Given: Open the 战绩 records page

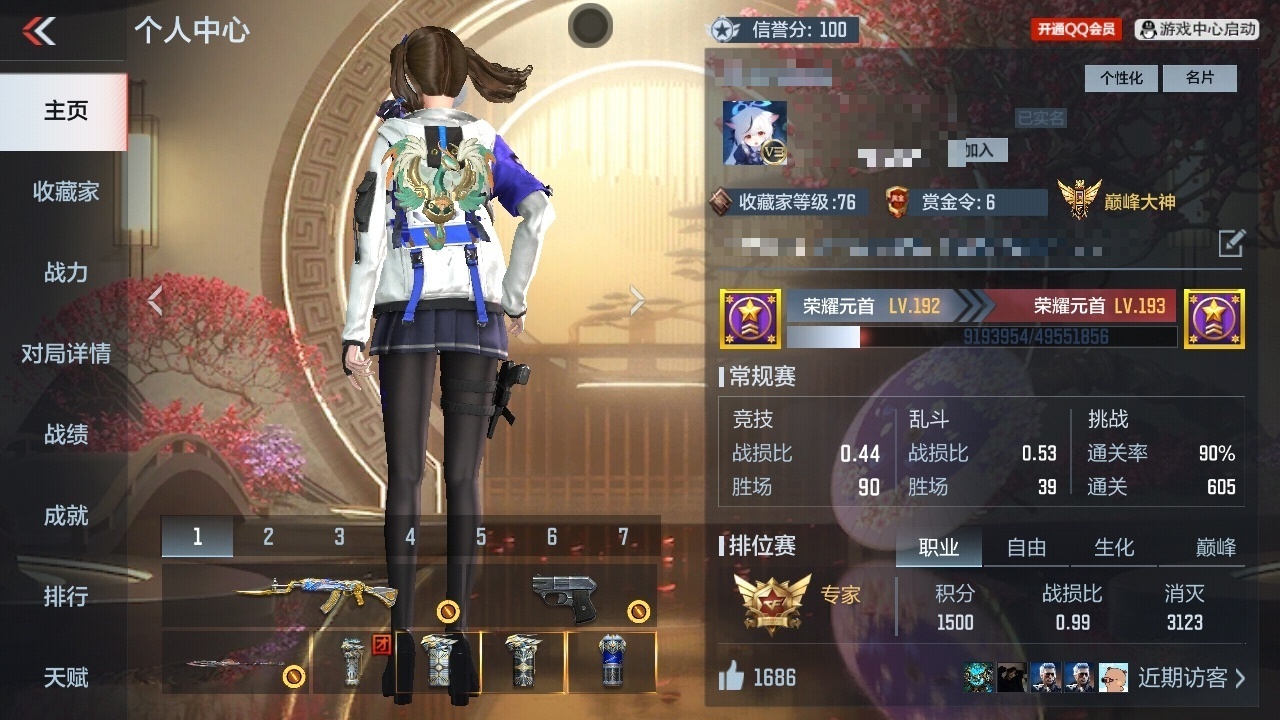Looking at the screenshot, I should tap(65, 434).
